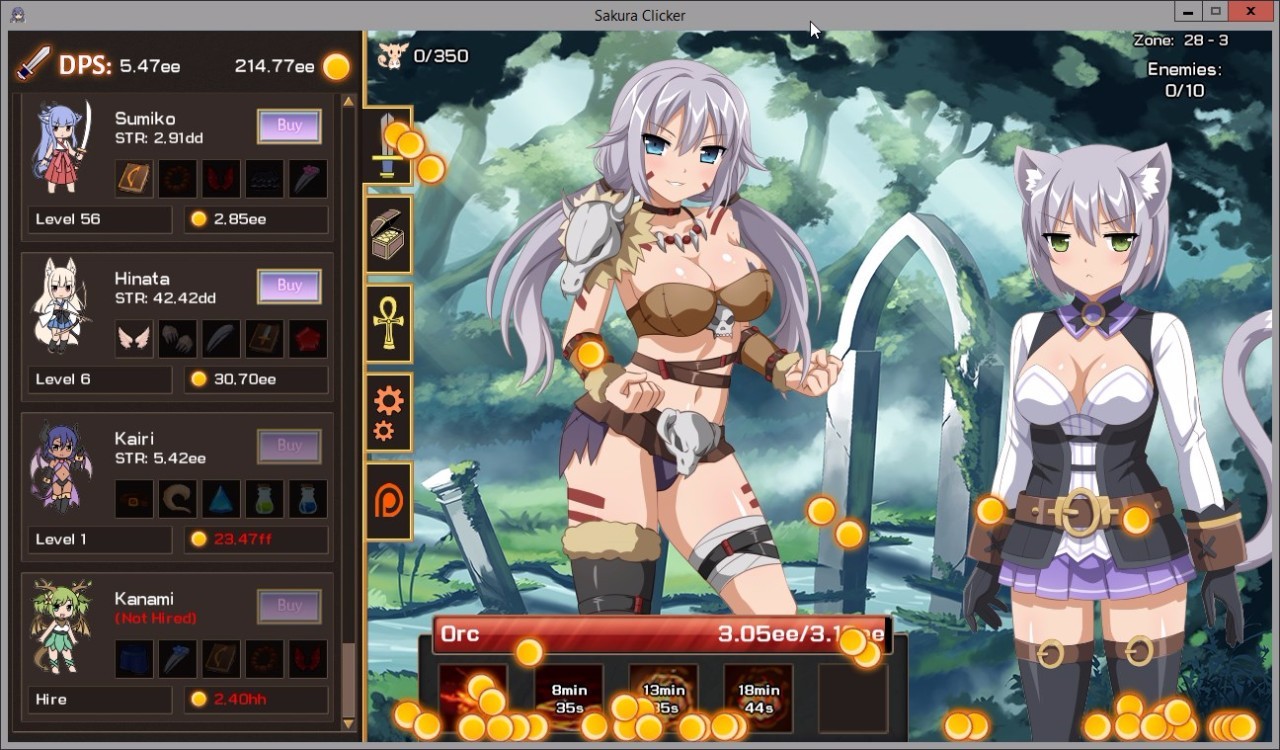Pick Kairi's curved horn upgrade
1280x750 pixels.
(178, 499)
